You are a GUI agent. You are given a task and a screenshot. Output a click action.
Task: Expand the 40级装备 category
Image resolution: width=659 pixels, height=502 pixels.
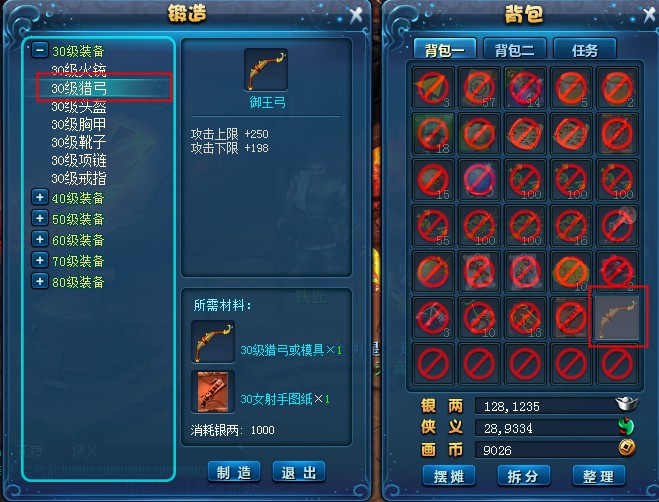pos(39,198)
